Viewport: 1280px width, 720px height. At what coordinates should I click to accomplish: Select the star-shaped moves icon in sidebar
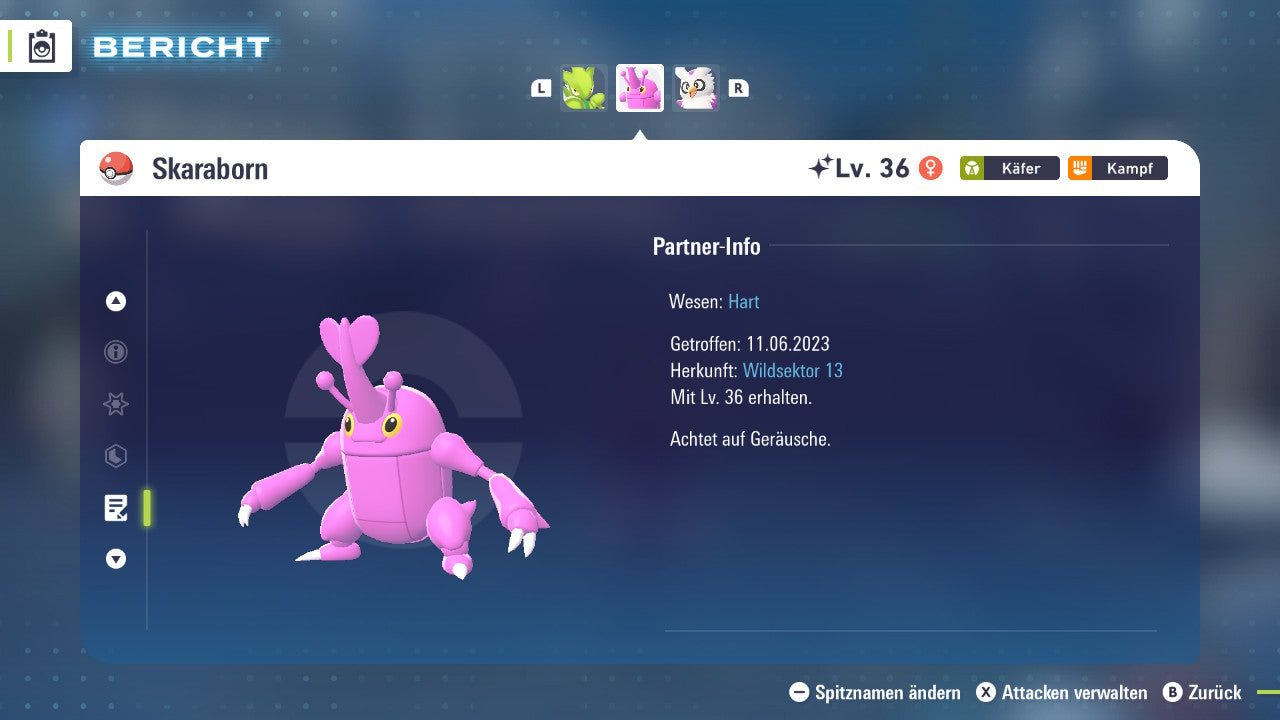tap(115, 404)
